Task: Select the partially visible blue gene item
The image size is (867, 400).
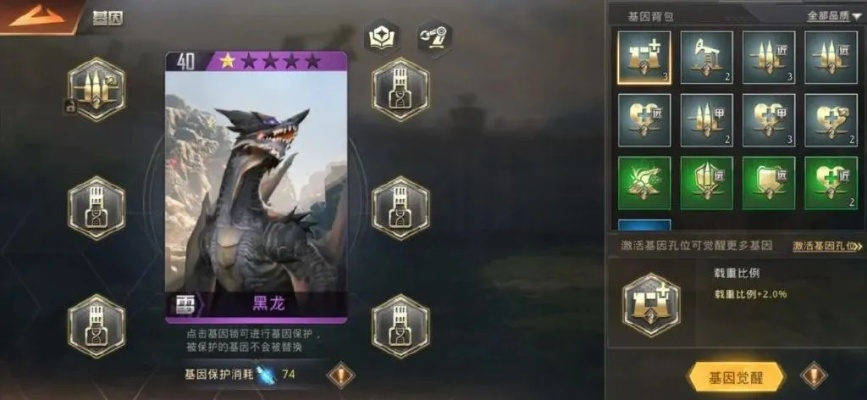Action: pos(644,227)
